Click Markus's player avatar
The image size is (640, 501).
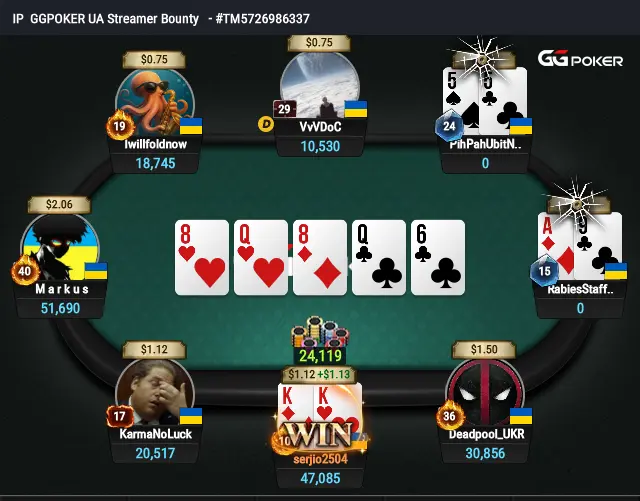58,247
